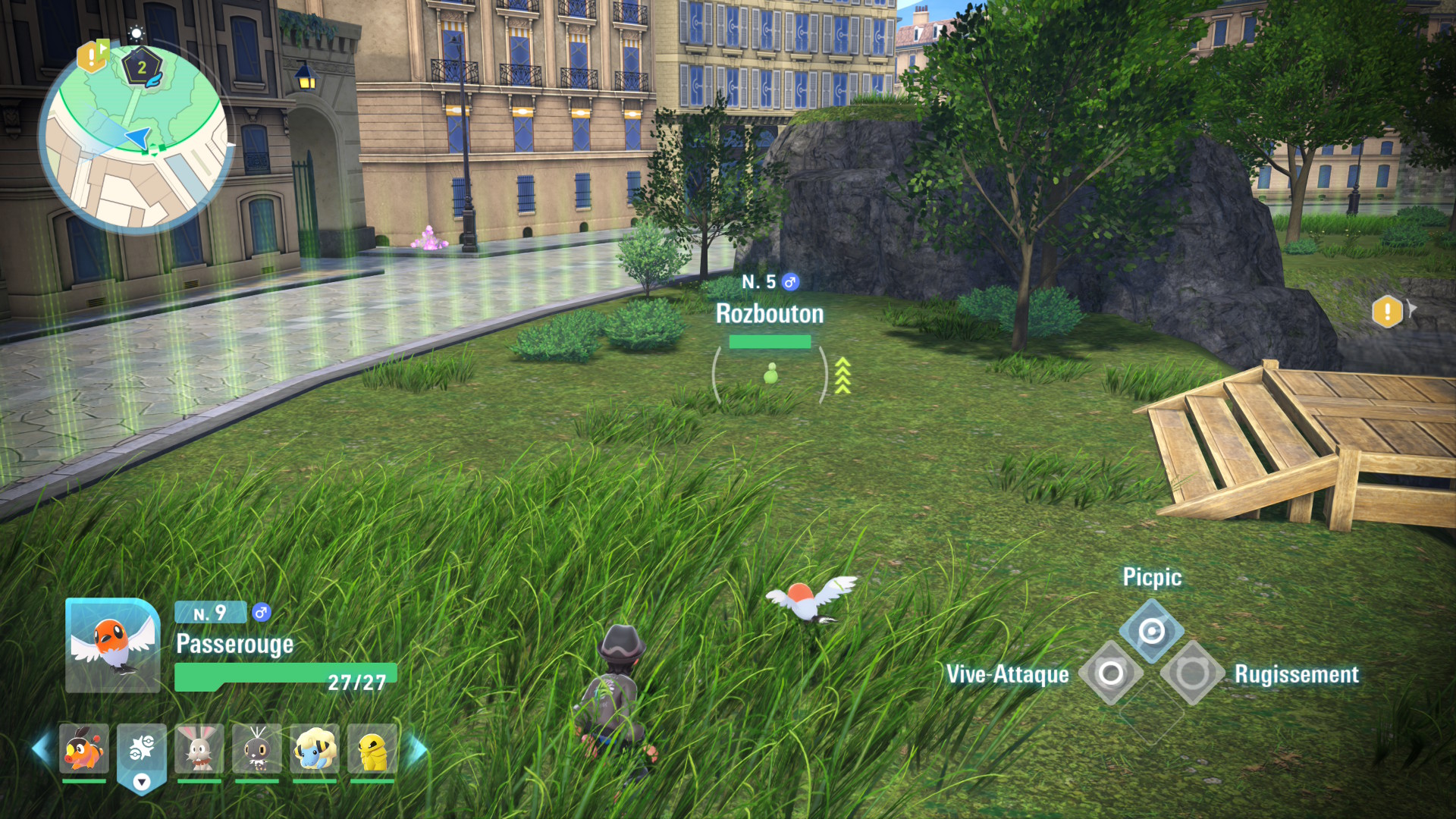This screenshot has height=819, width=1456.
Task: Pick the black tufted Pokémon party slot
Action: tap(257, 748)
